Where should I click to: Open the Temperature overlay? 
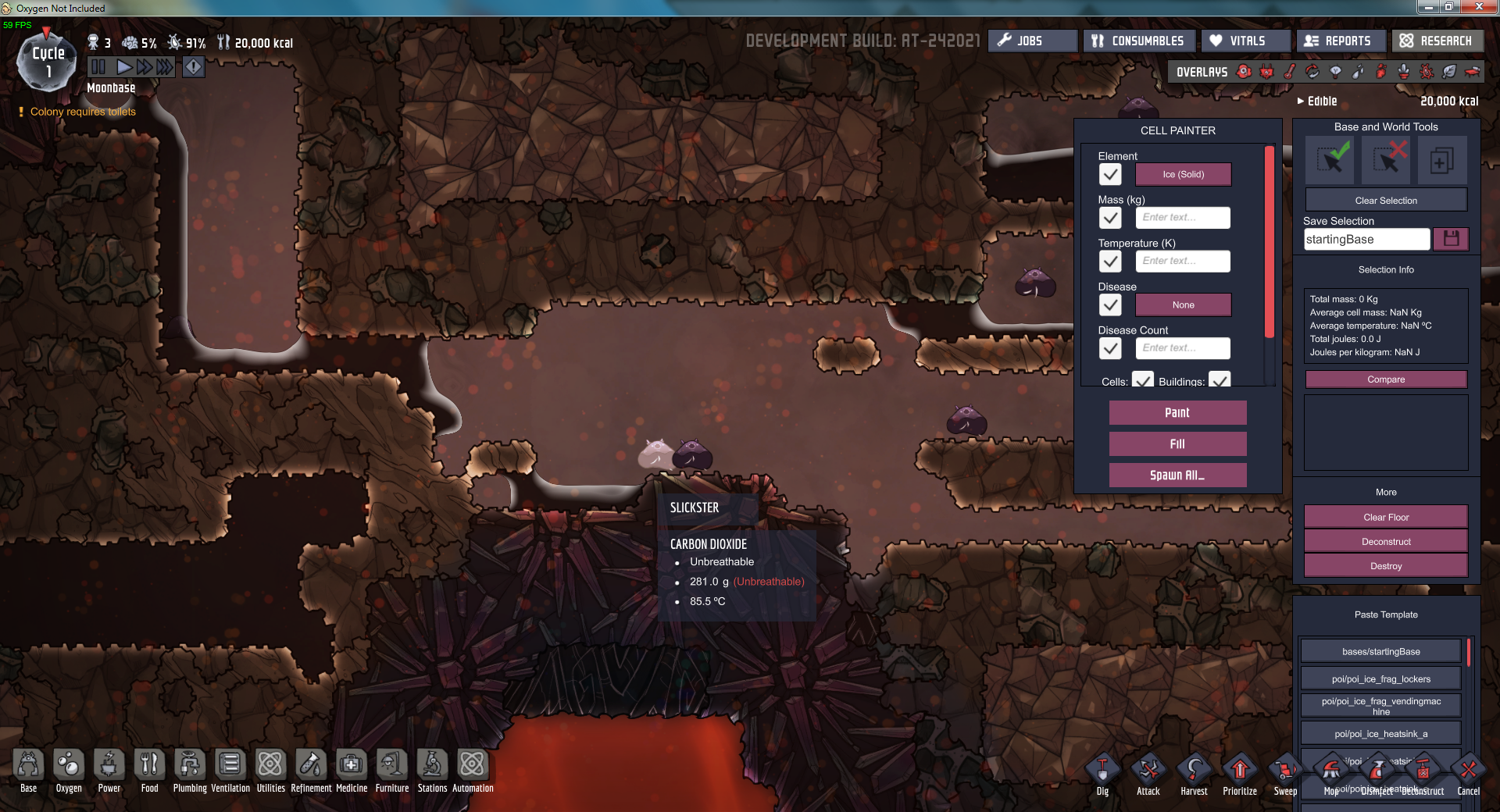coord(1290,72)
